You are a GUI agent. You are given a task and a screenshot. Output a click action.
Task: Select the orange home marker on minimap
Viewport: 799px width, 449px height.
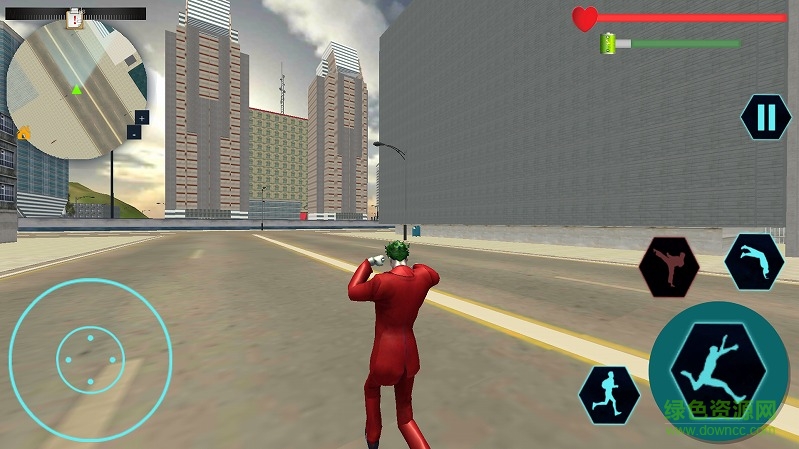24,132
